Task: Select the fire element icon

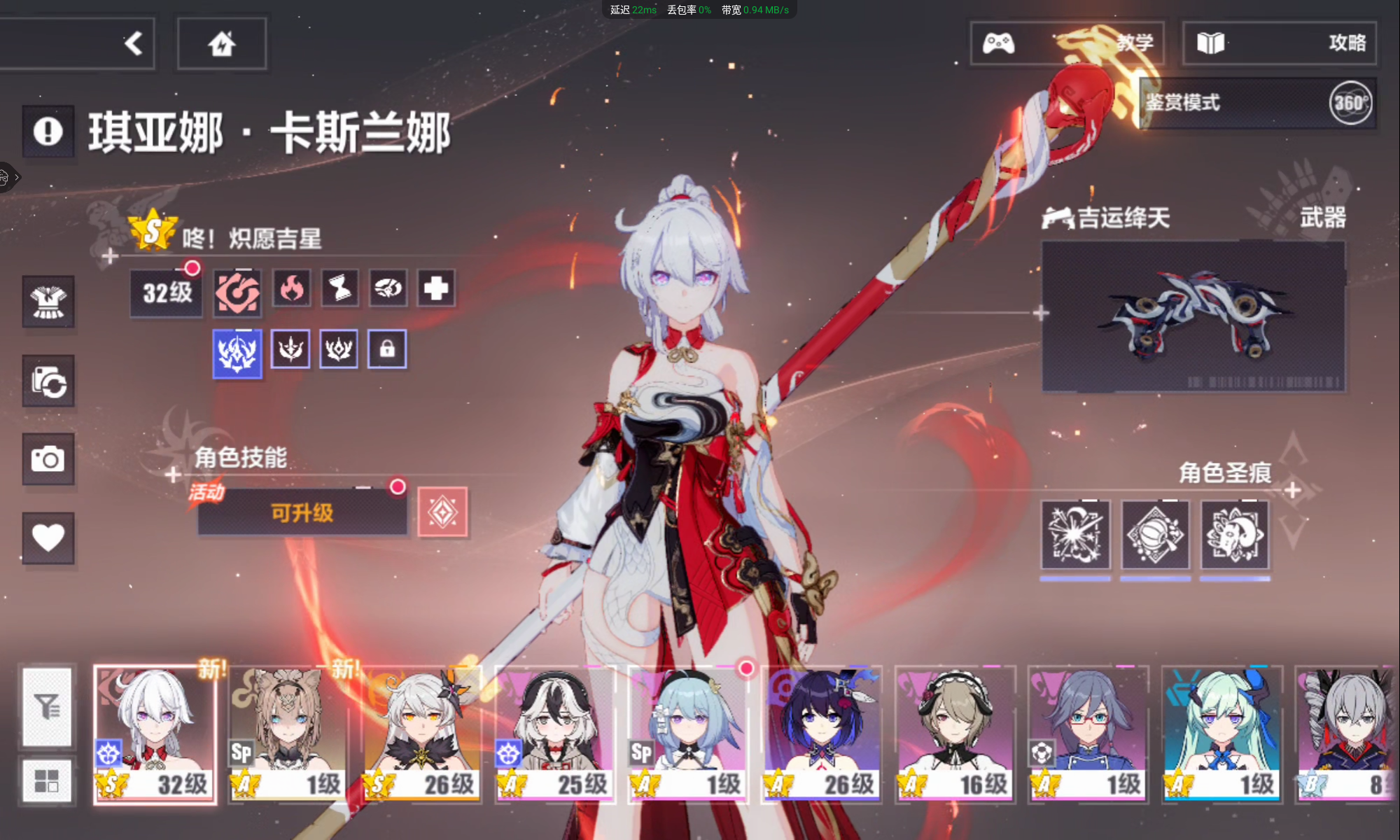Action: coord(292,288)
